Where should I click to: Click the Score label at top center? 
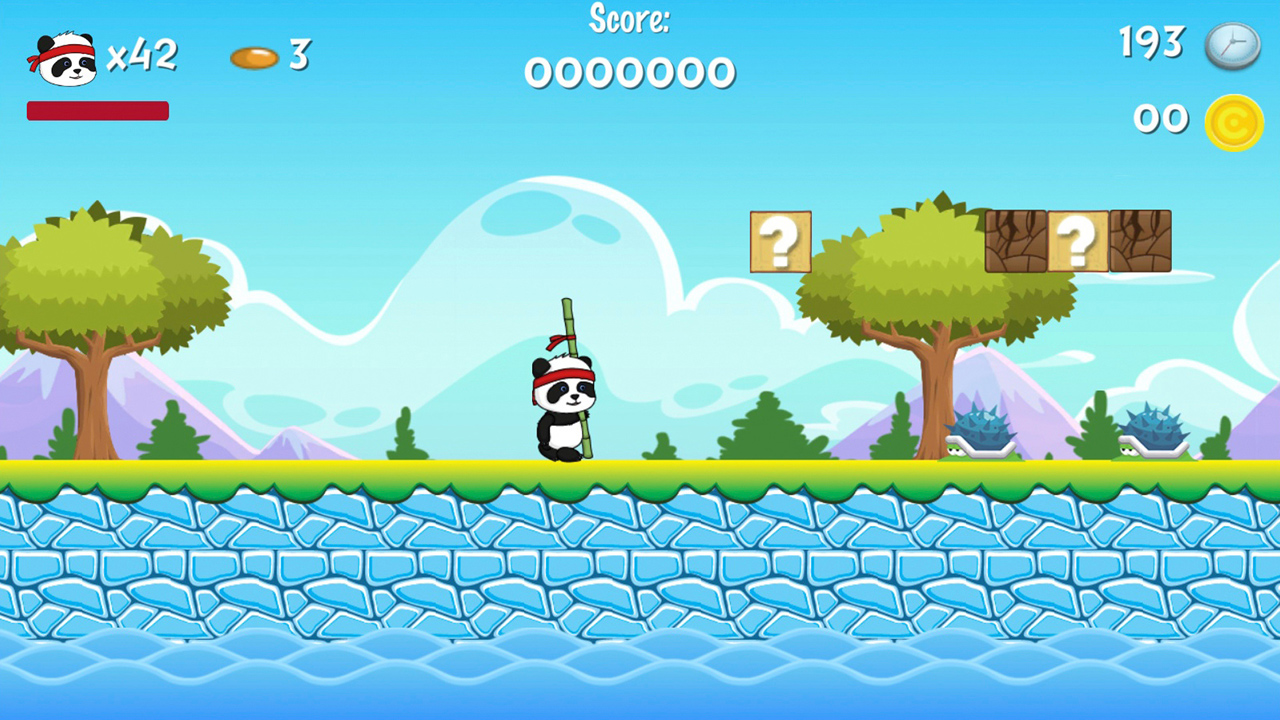point(628,19)
